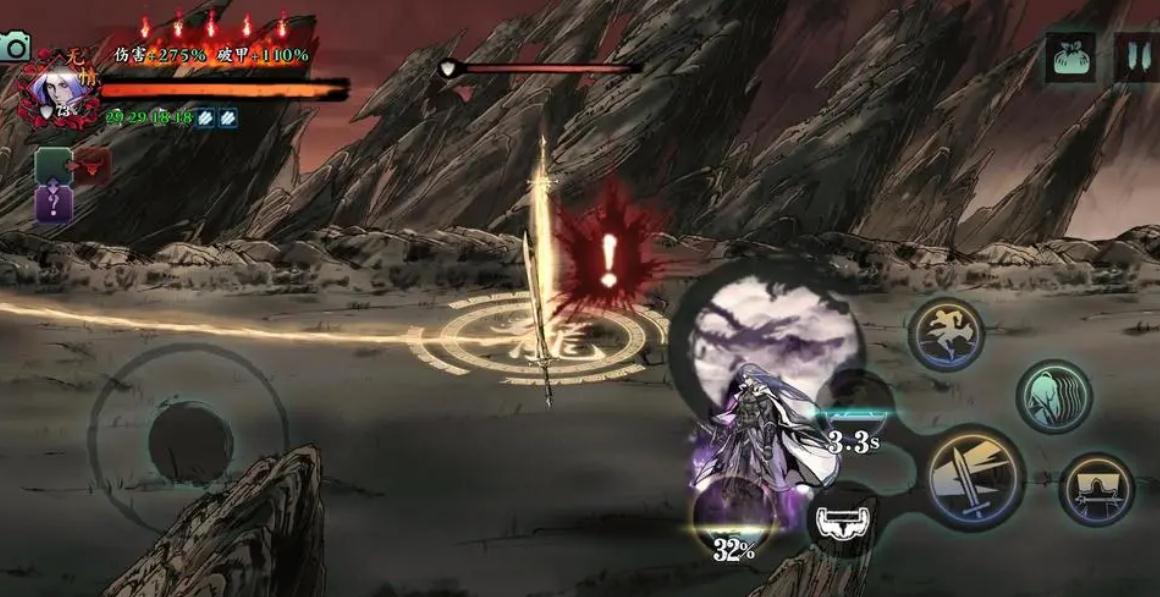This screenshot has width=1160, height=597.
Task: Select the red bull head boss tile
Action: pos(92,166)
